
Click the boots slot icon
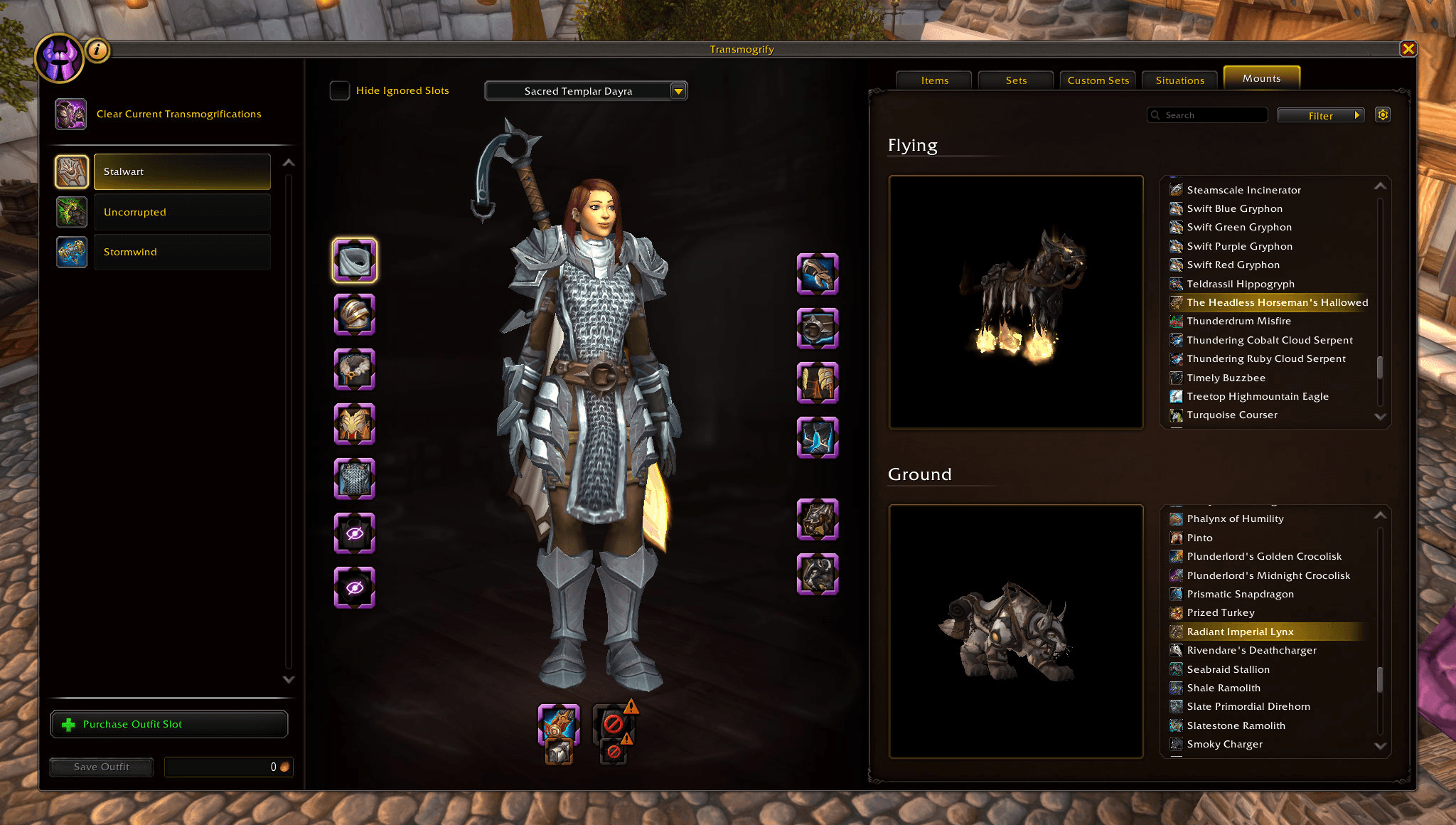pyautogui.click(x=818, y=437)
